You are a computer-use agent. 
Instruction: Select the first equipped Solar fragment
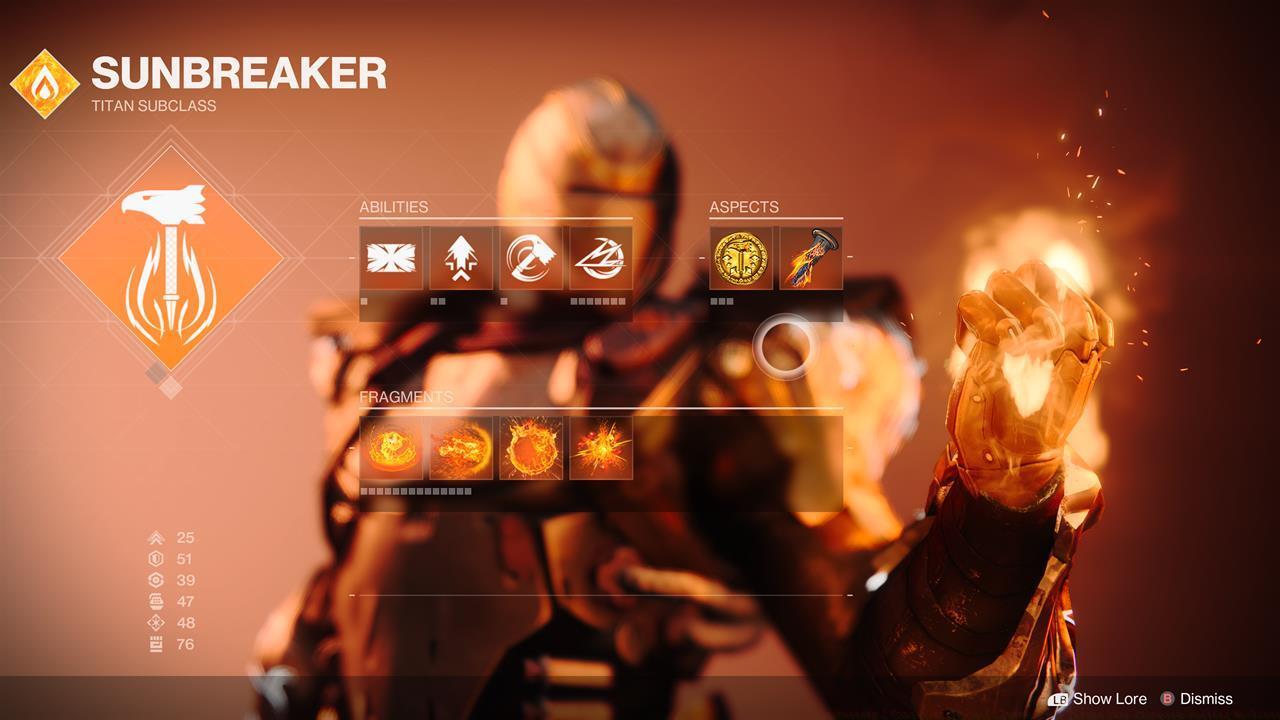pyautogui.click(x=391, y=449)
